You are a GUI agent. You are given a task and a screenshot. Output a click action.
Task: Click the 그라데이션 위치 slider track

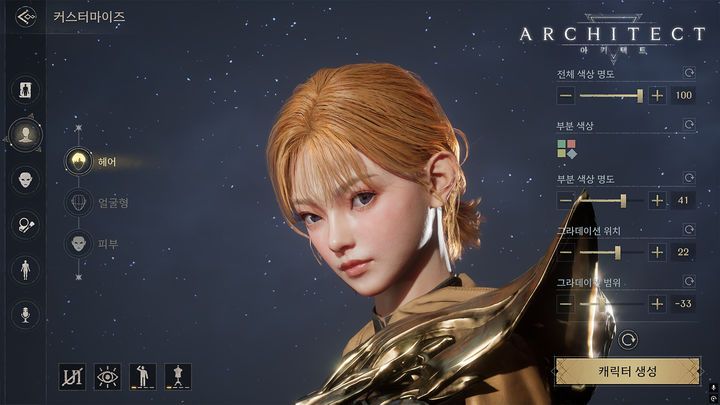pyautogui.click(x=610, y=252)
